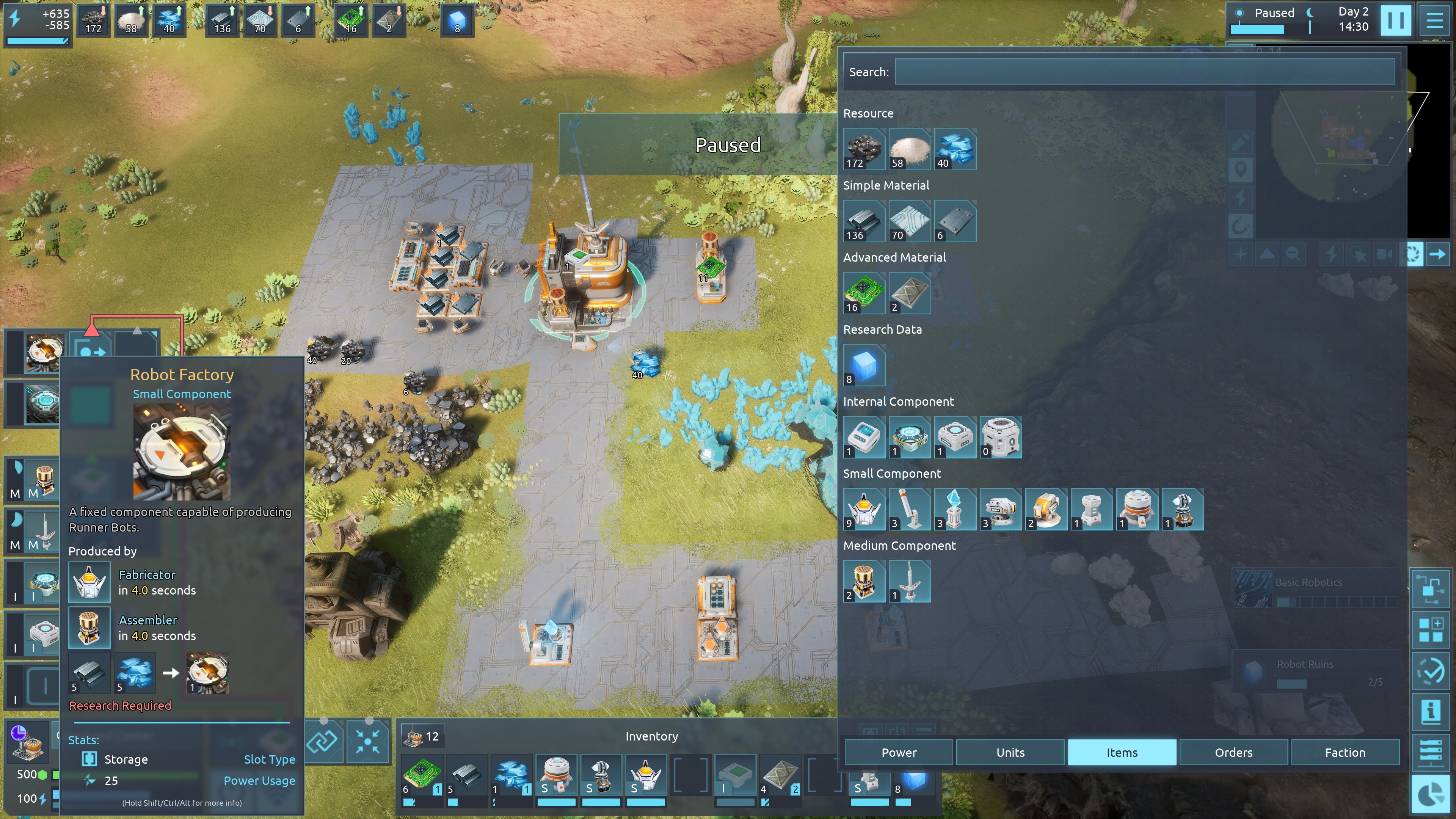Click the chain link button
The image size is (1456, 819).
coord(322,741)
